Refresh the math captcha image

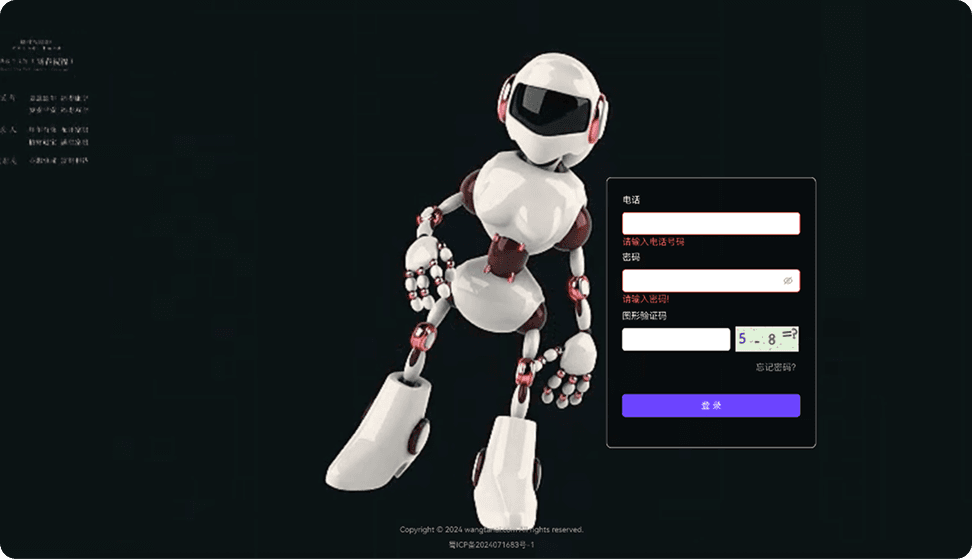tap(767, 339)
